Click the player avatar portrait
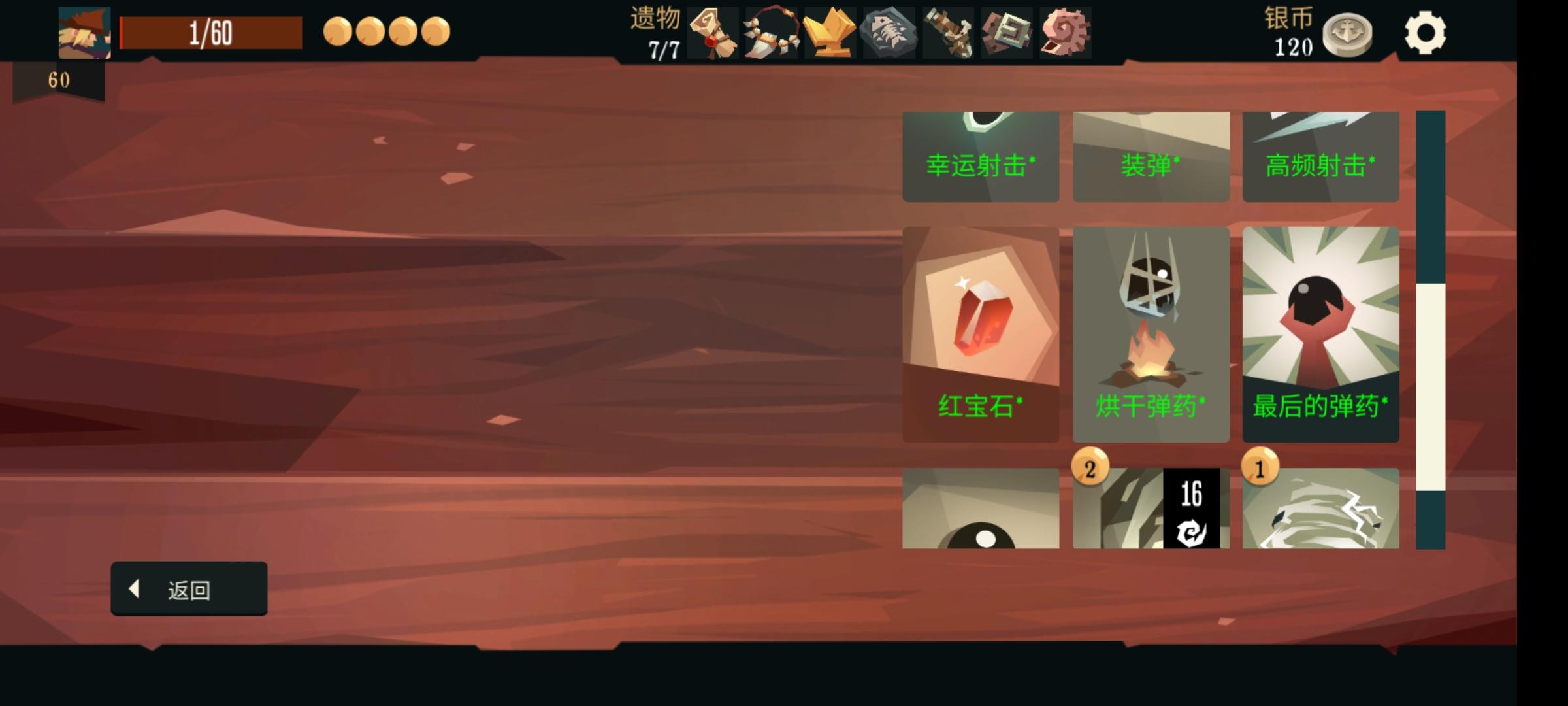The height and width of the screenshot is (706, 1568). pyautogui.click(x=84, y=31)
